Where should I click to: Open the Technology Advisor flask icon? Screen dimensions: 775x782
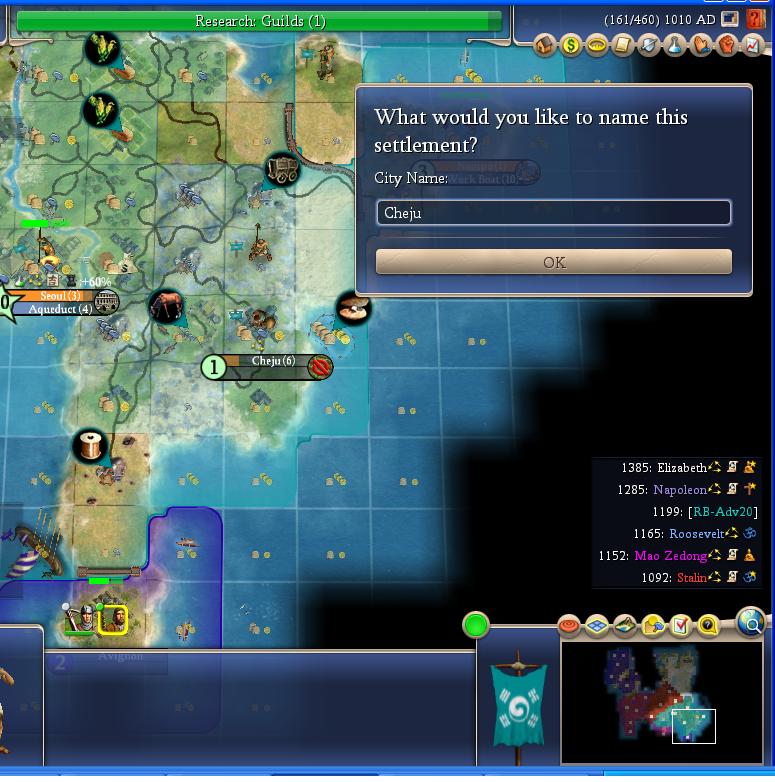click(675, 45)
